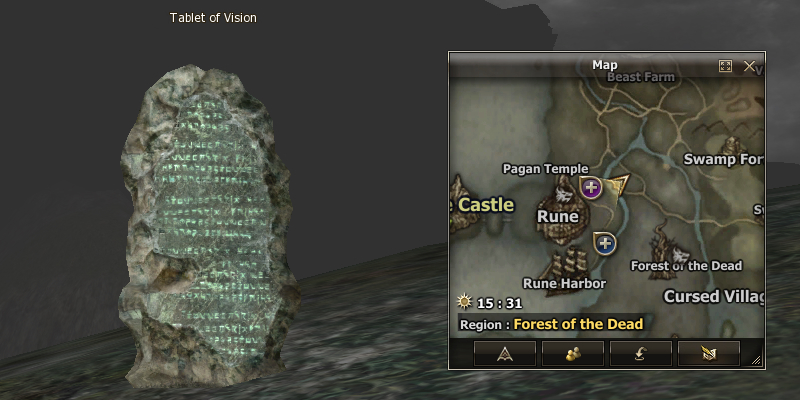Select the Rune Harbor location on the map
Viewport: 800px width, 400px height.
click(x=564, y=283)
